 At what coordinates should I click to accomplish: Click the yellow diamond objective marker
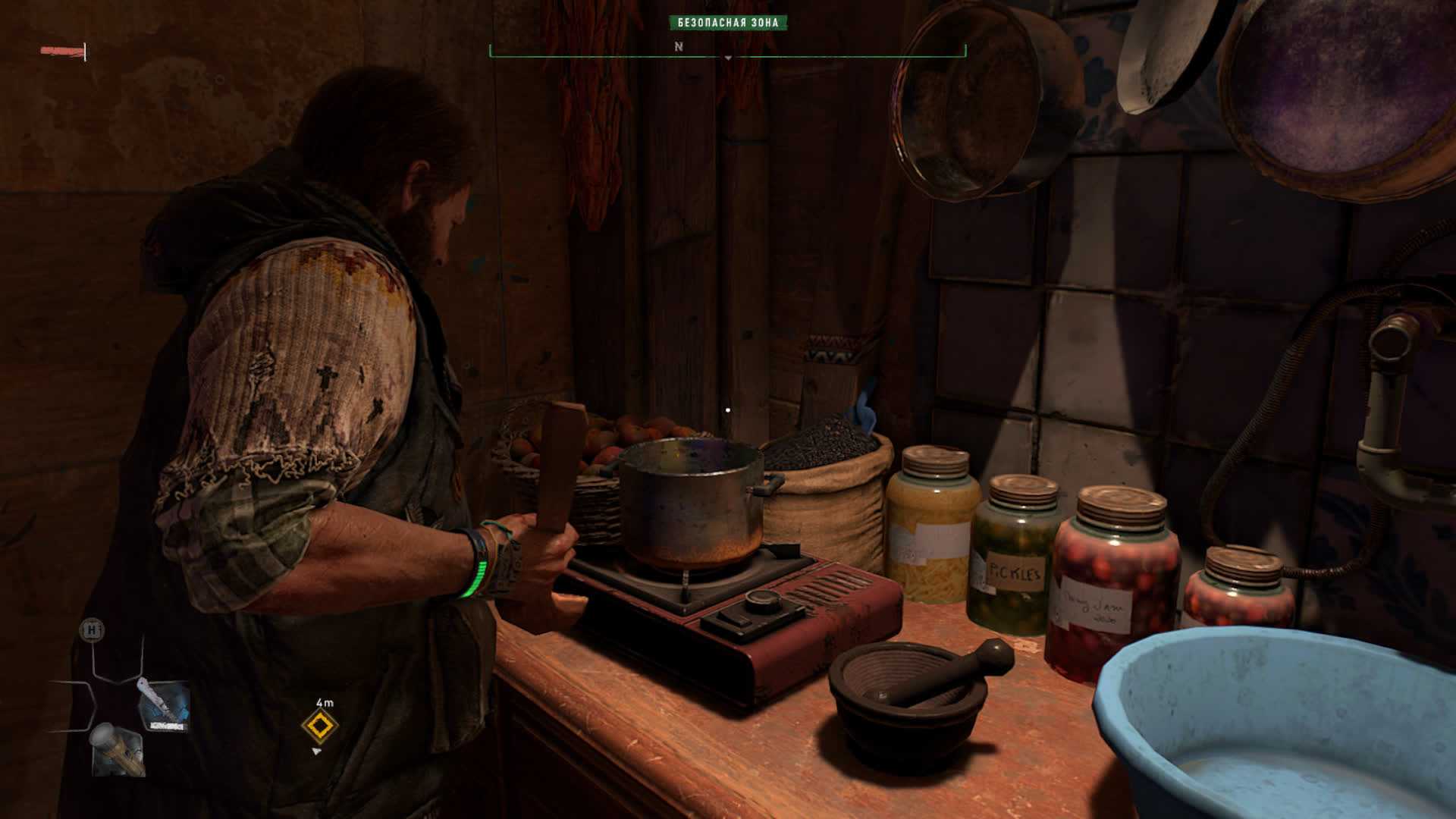click(x=320, y=726)
